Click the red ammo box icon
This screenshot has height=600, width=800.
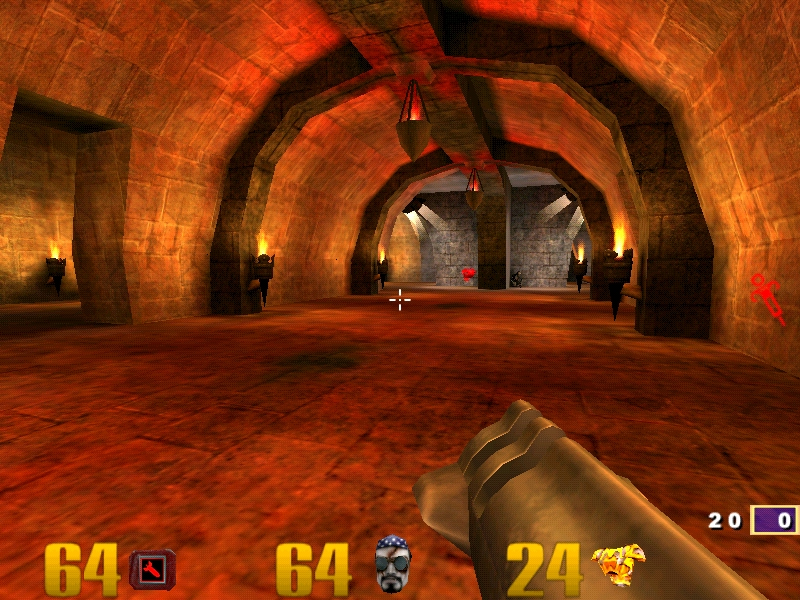coord(153,570)
